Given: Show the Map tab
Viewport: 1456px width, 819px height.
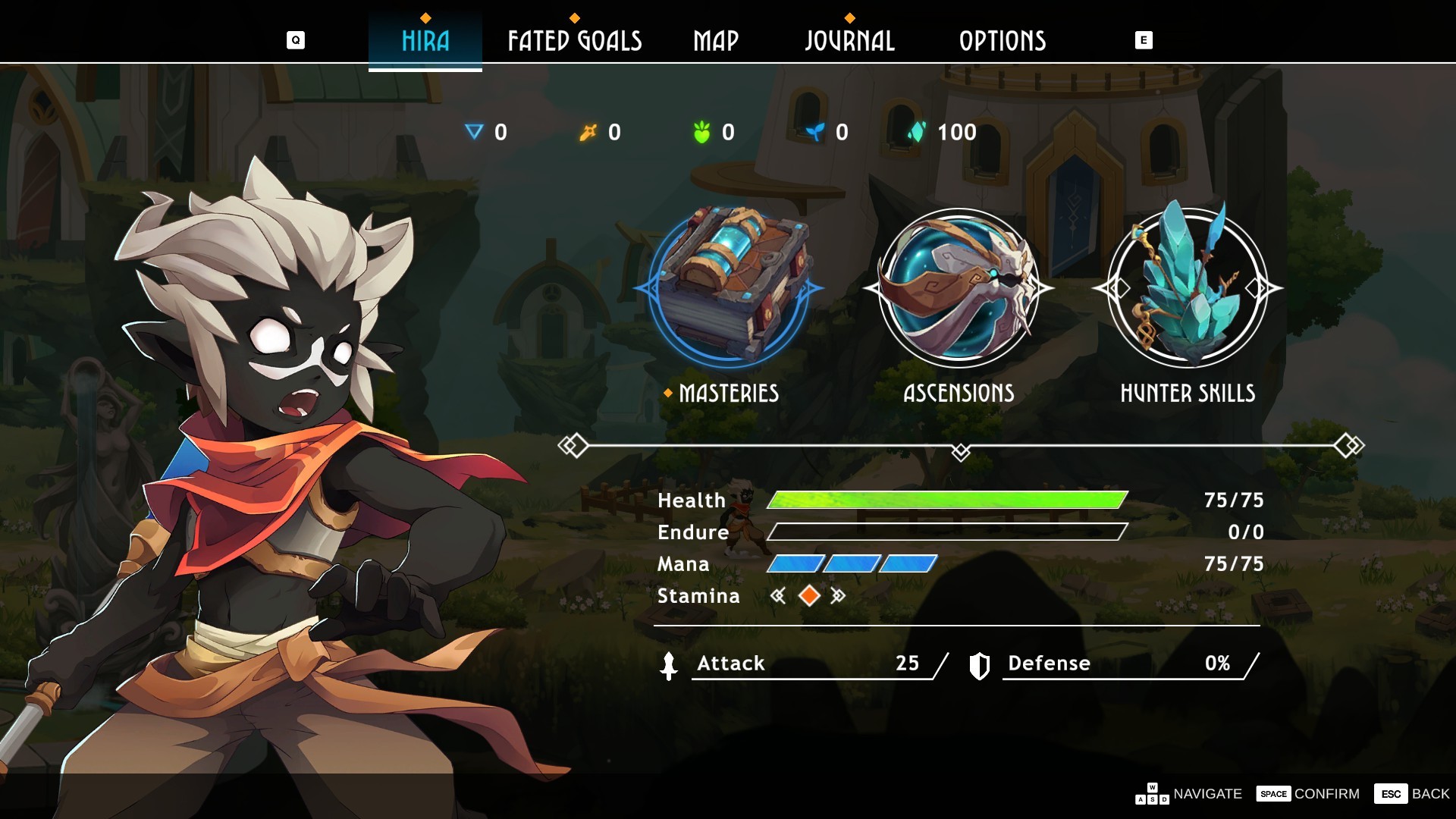Looking at the screenshot, I should point(716,41).
